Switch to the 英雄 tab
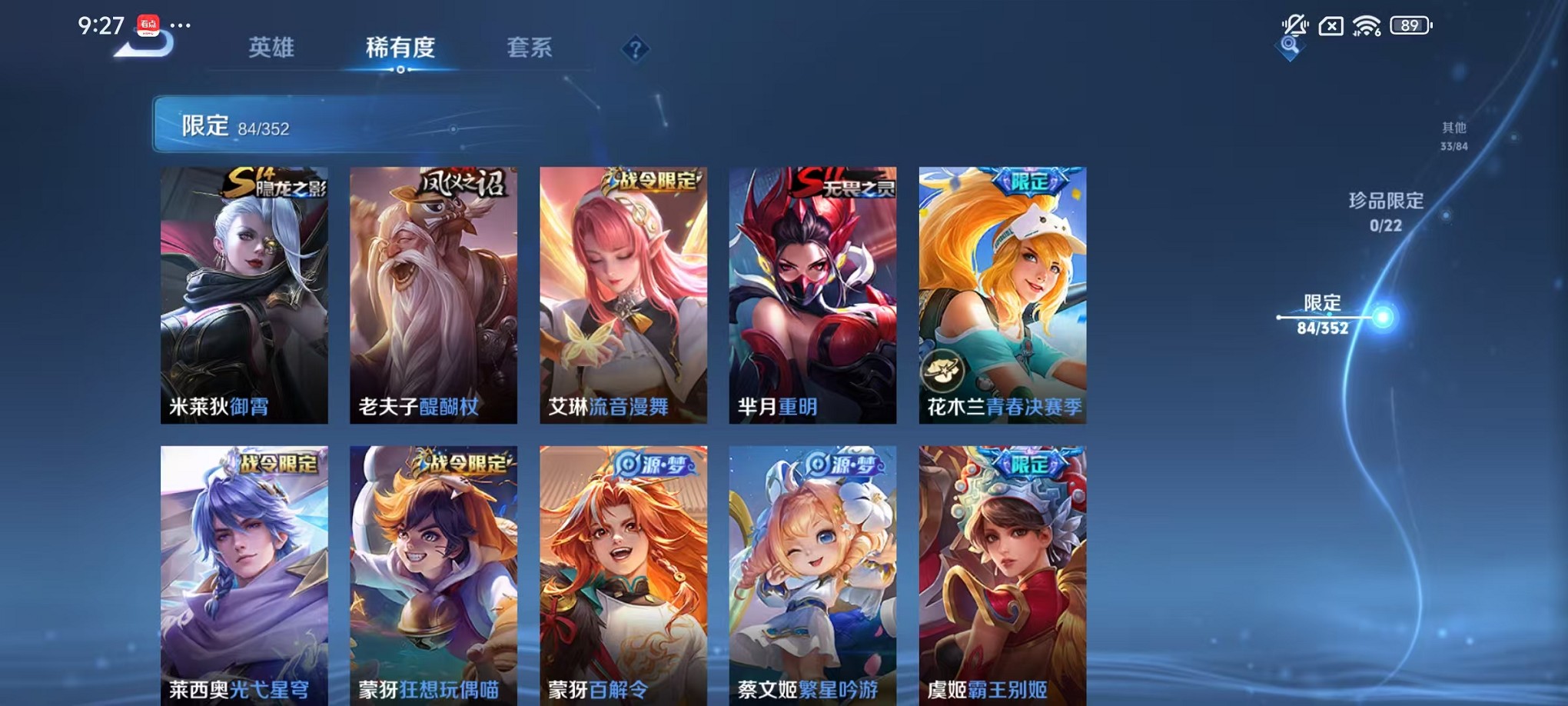Image resolution: width=1568 pixels, height=706 pixels. 272,47
